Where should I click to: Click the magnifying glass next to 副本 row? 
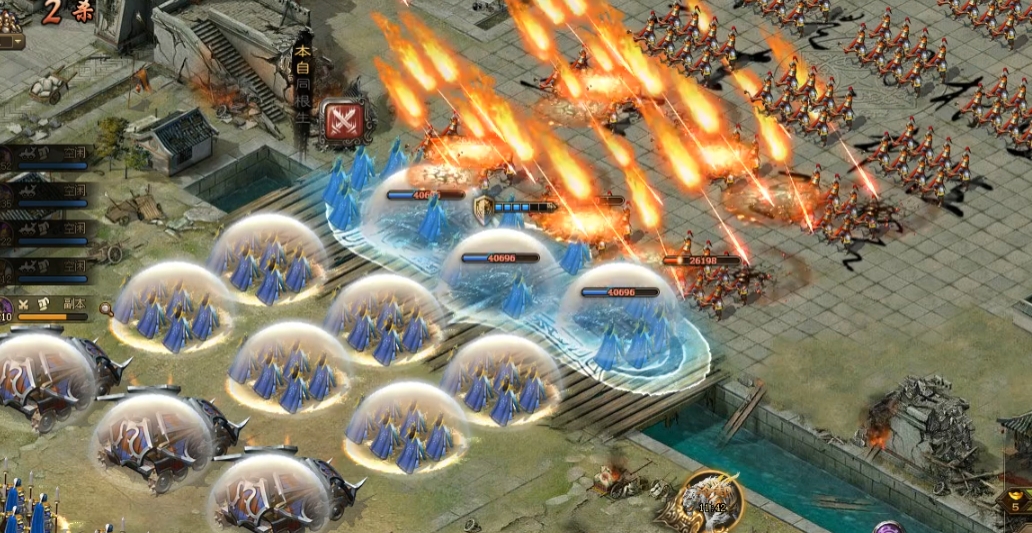(105, 308)
